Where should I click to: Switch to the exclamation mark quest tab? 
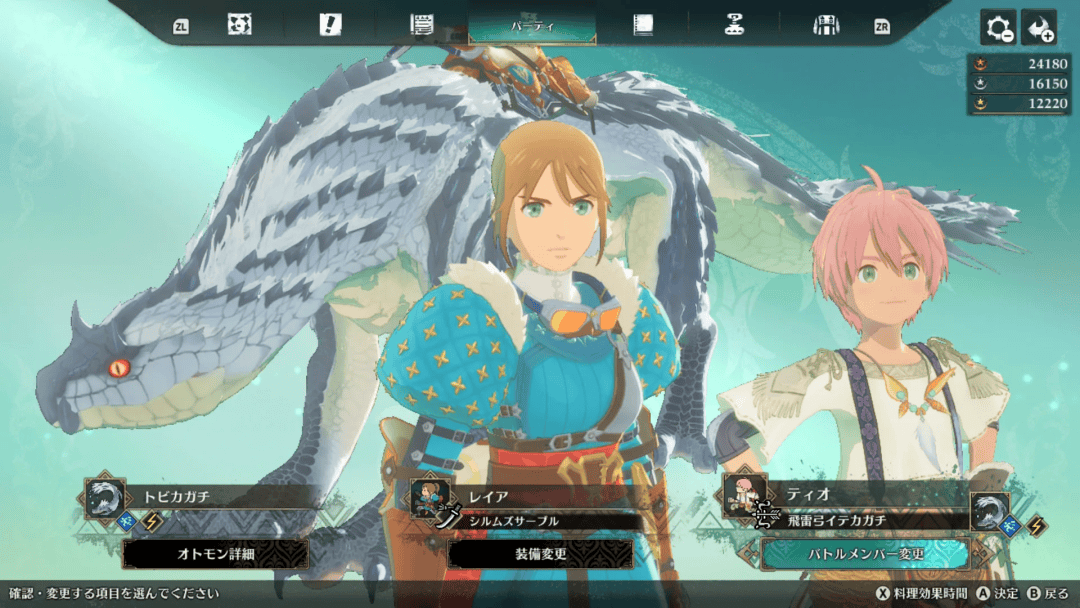(x=330, y=25)
